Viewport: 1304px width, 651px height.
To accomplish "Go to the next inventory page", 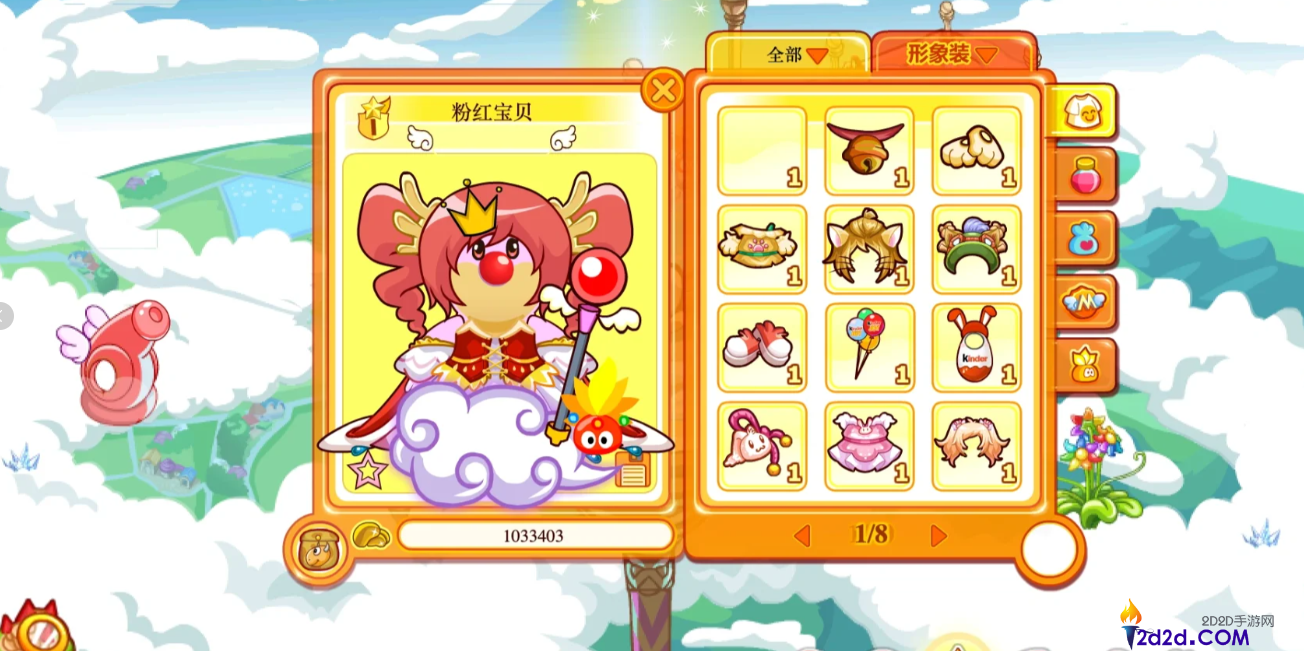I will (938, 536).
